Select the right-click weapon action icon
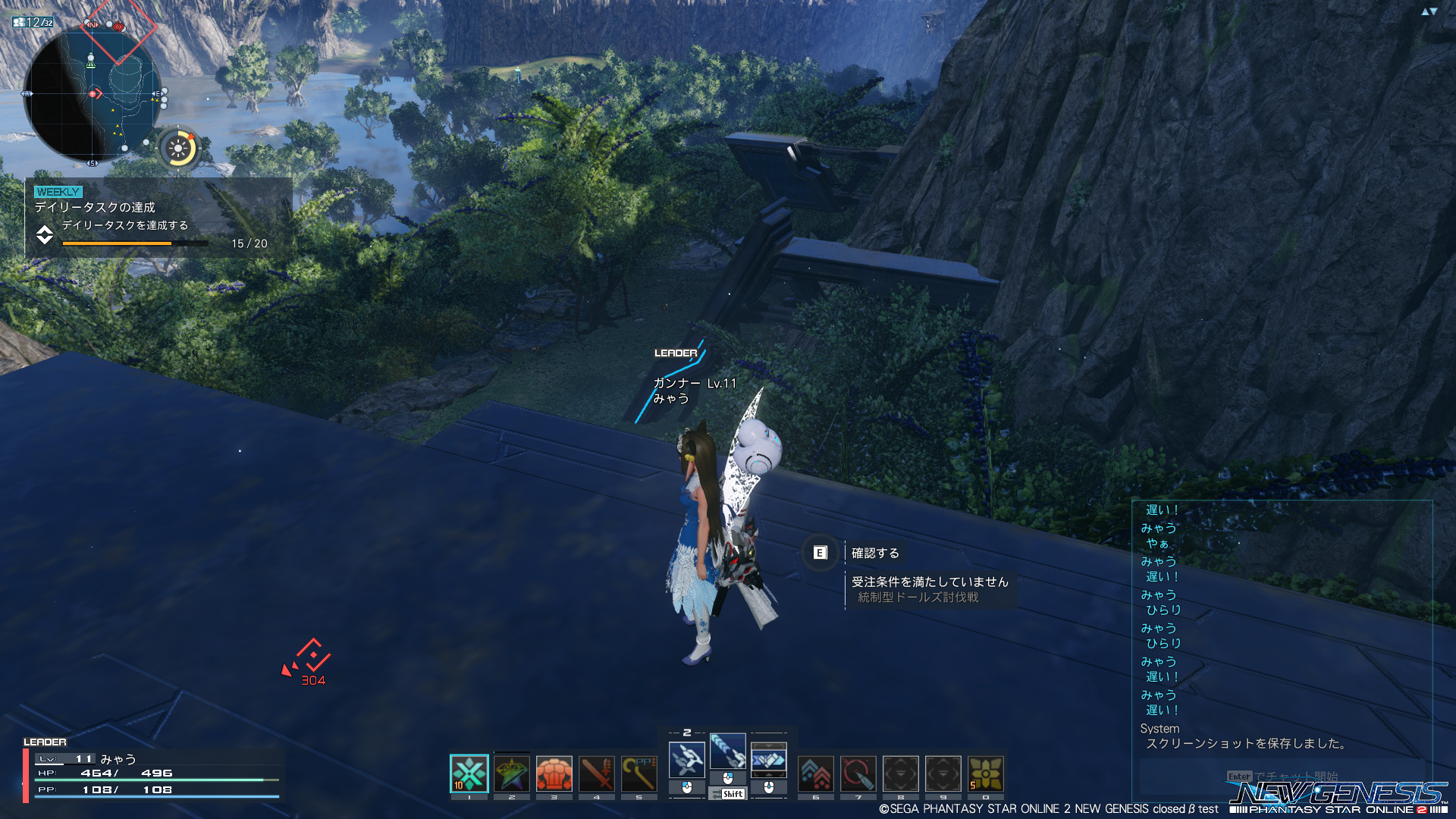This screenshot has height=819, width=1456. coord(769,760)
